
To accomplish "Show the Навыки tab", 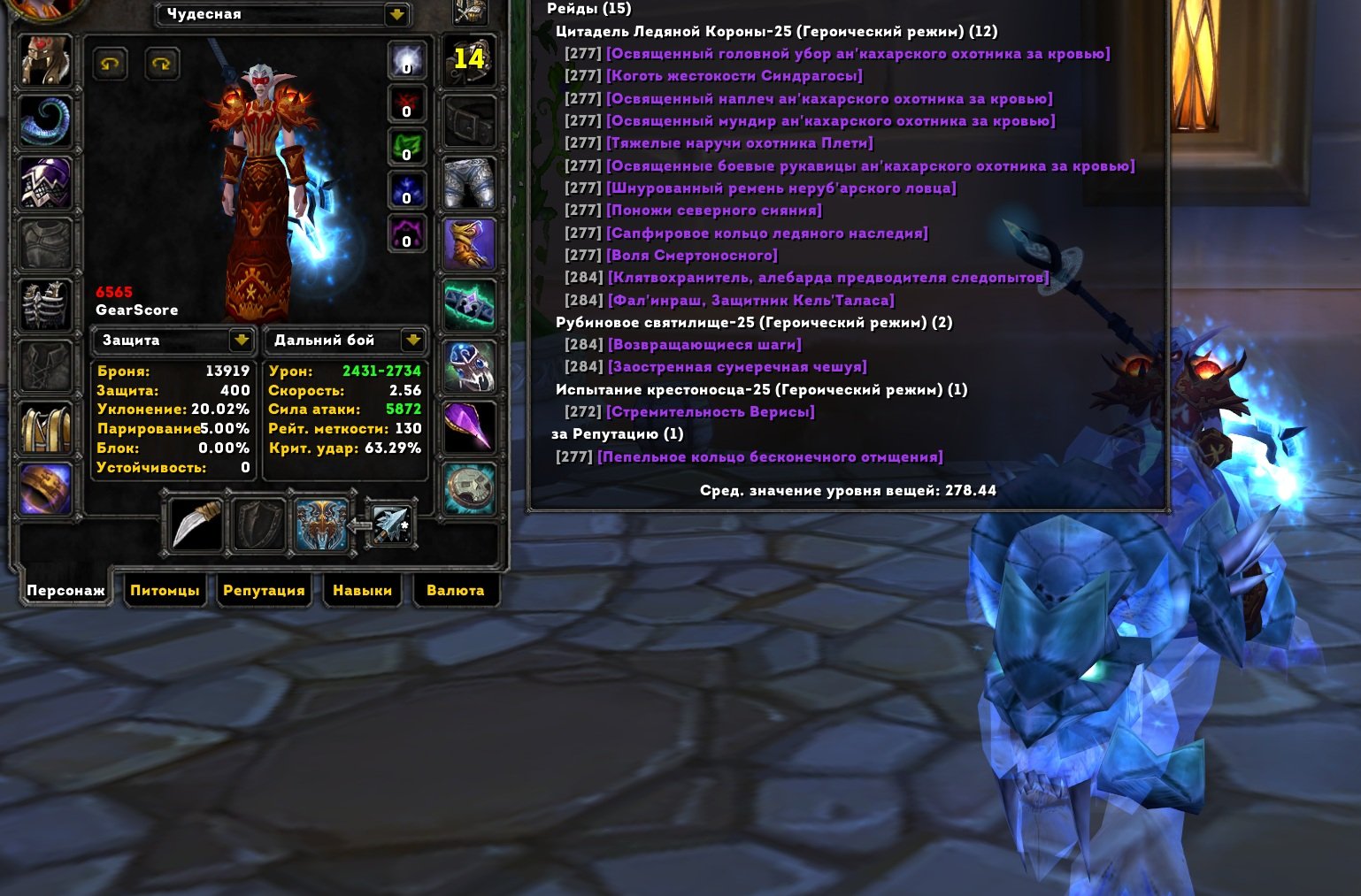I will 362,590.
